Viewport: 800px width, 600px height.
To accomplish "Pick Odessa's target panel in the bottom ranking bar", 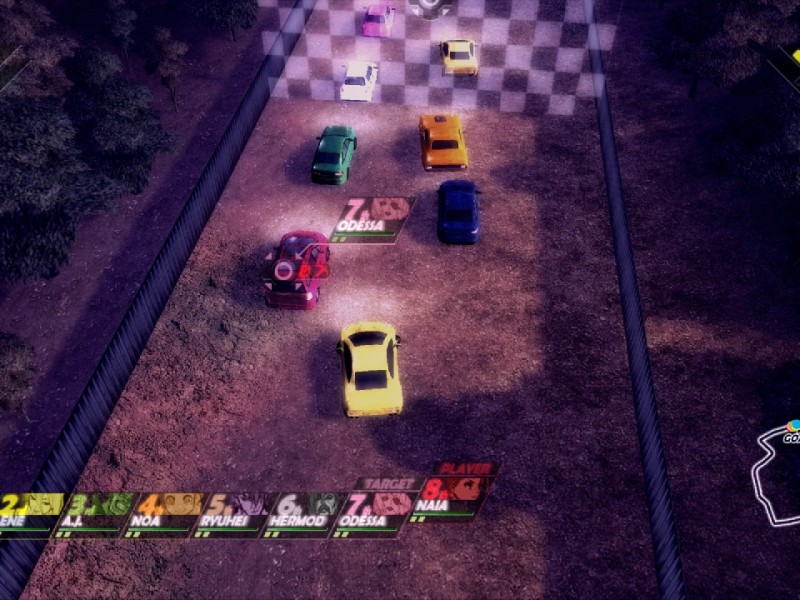I will click(x=375, y=510).
